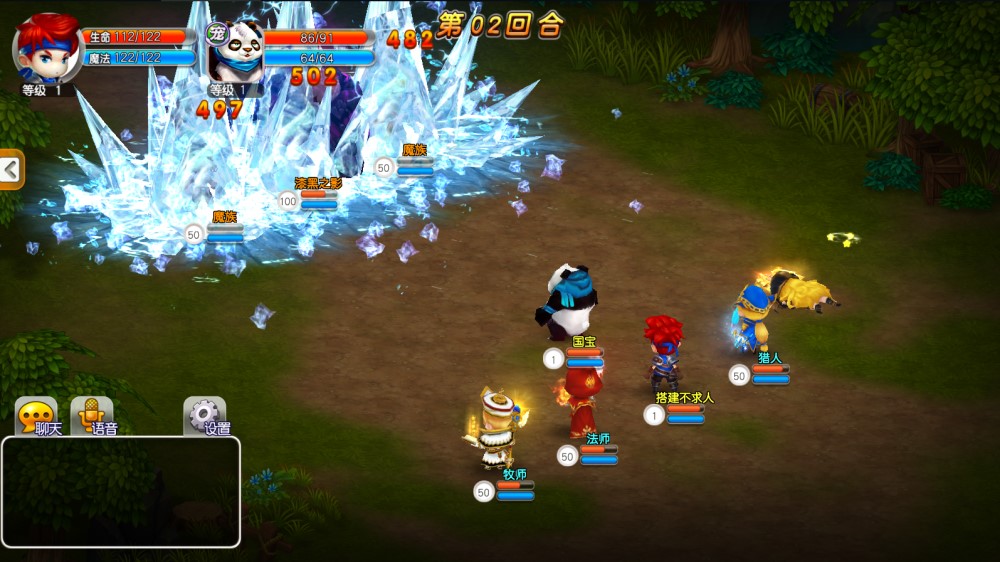Activate the voice (语音) microphone button

pyautogui.click(x=92, y=416)
